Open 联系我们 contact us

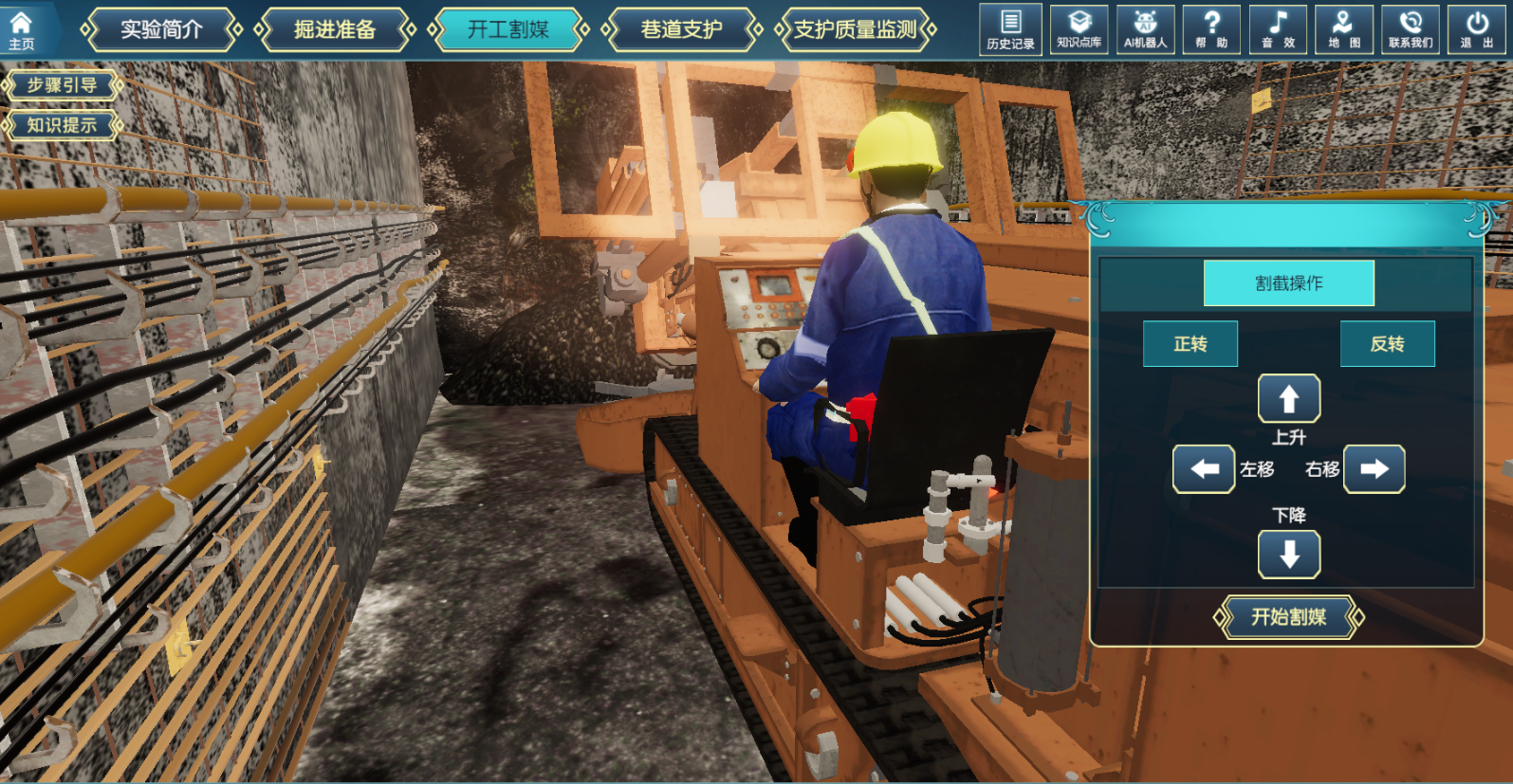1411,29
